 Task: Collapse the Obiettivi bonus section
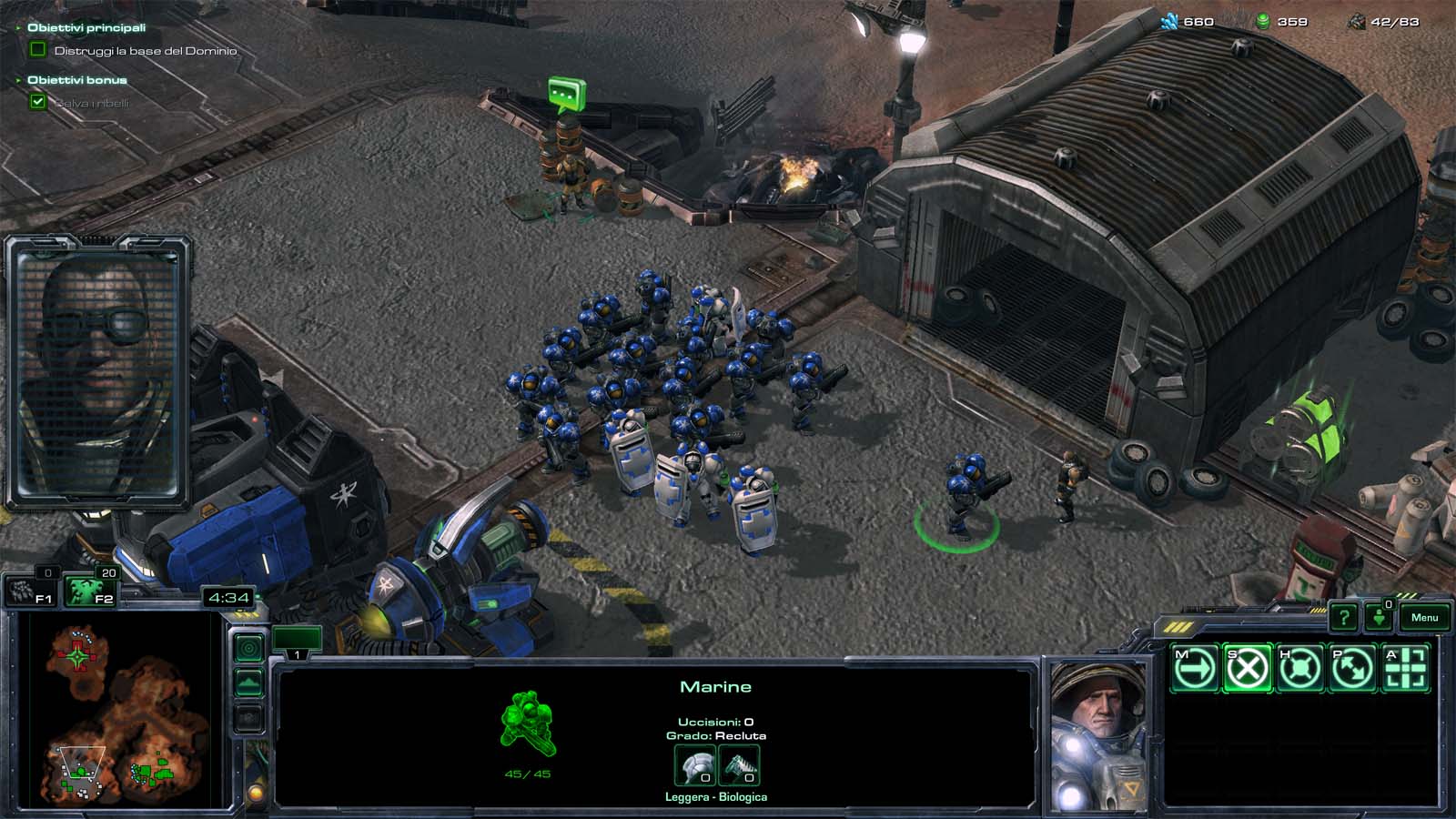pyautogui.click(x=18, y=80)
